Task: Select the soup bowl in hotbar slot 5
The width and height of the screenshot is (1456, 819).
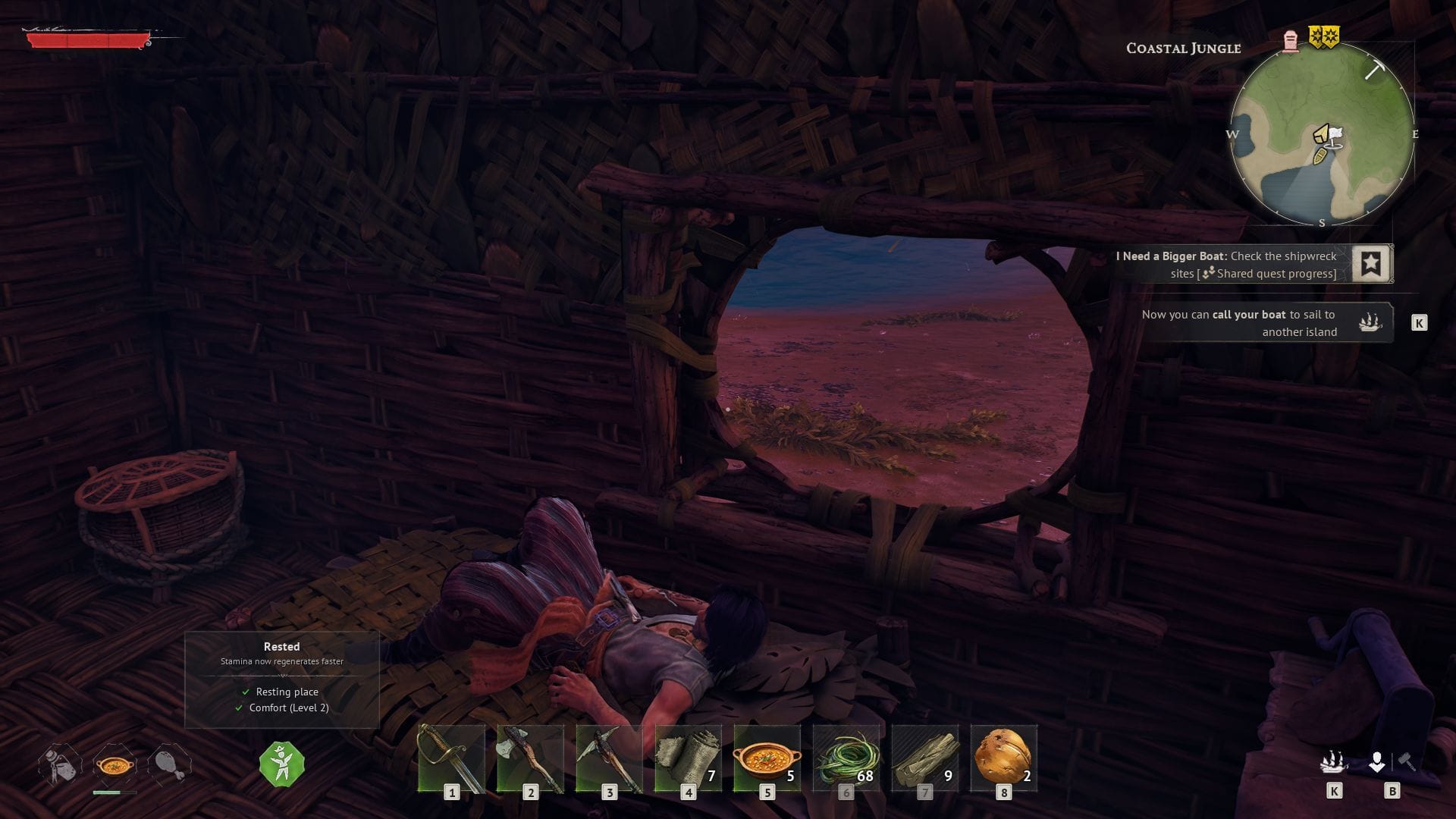Action: [x=768, y=758]
